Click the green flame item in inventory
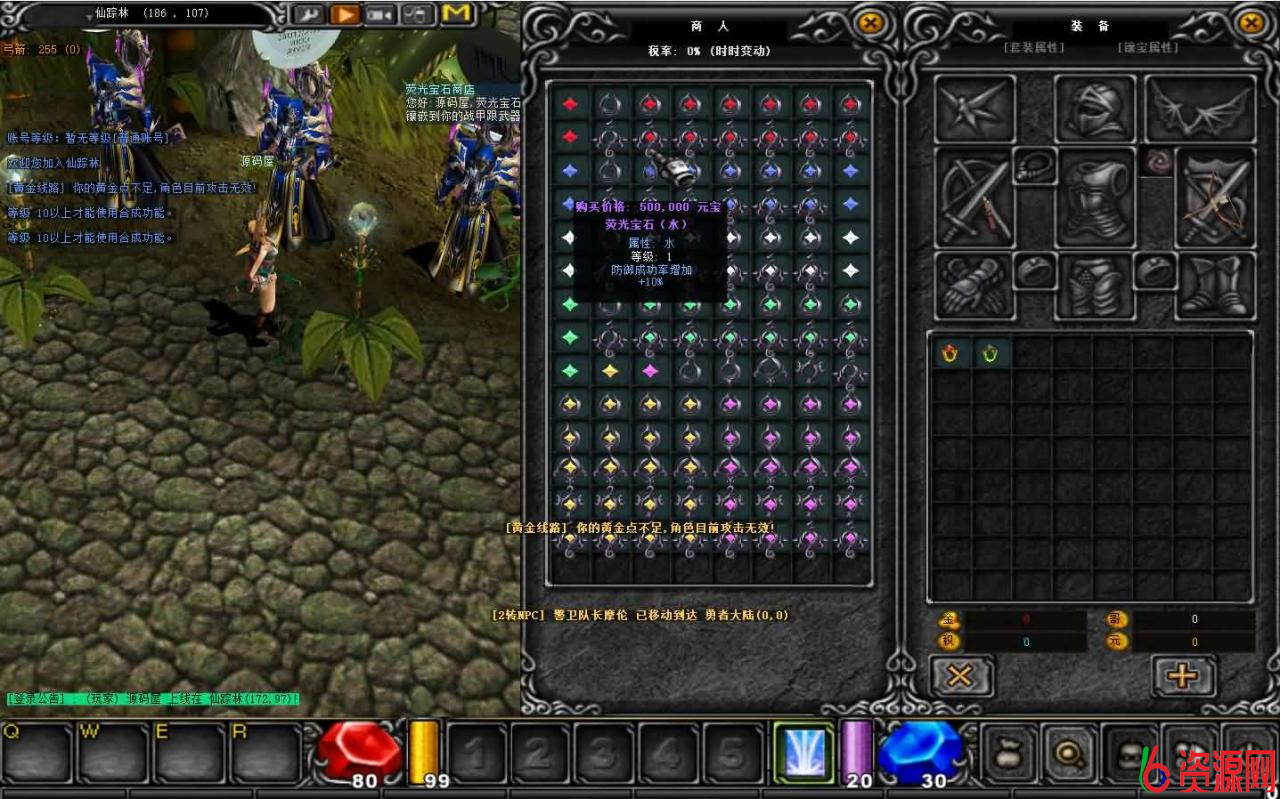1280x799 pixels. 990,352
